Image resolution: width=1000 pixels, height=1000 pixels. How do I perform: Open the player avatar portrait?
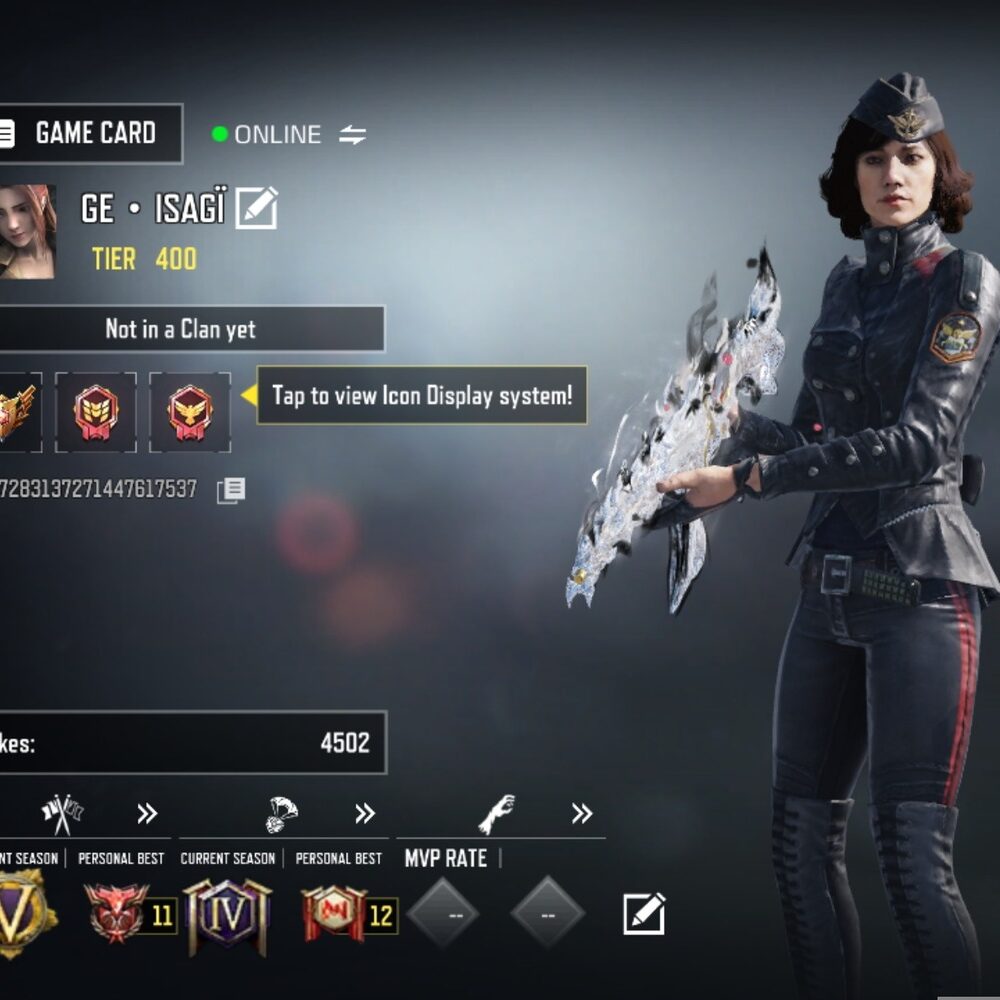click(25, 231)
